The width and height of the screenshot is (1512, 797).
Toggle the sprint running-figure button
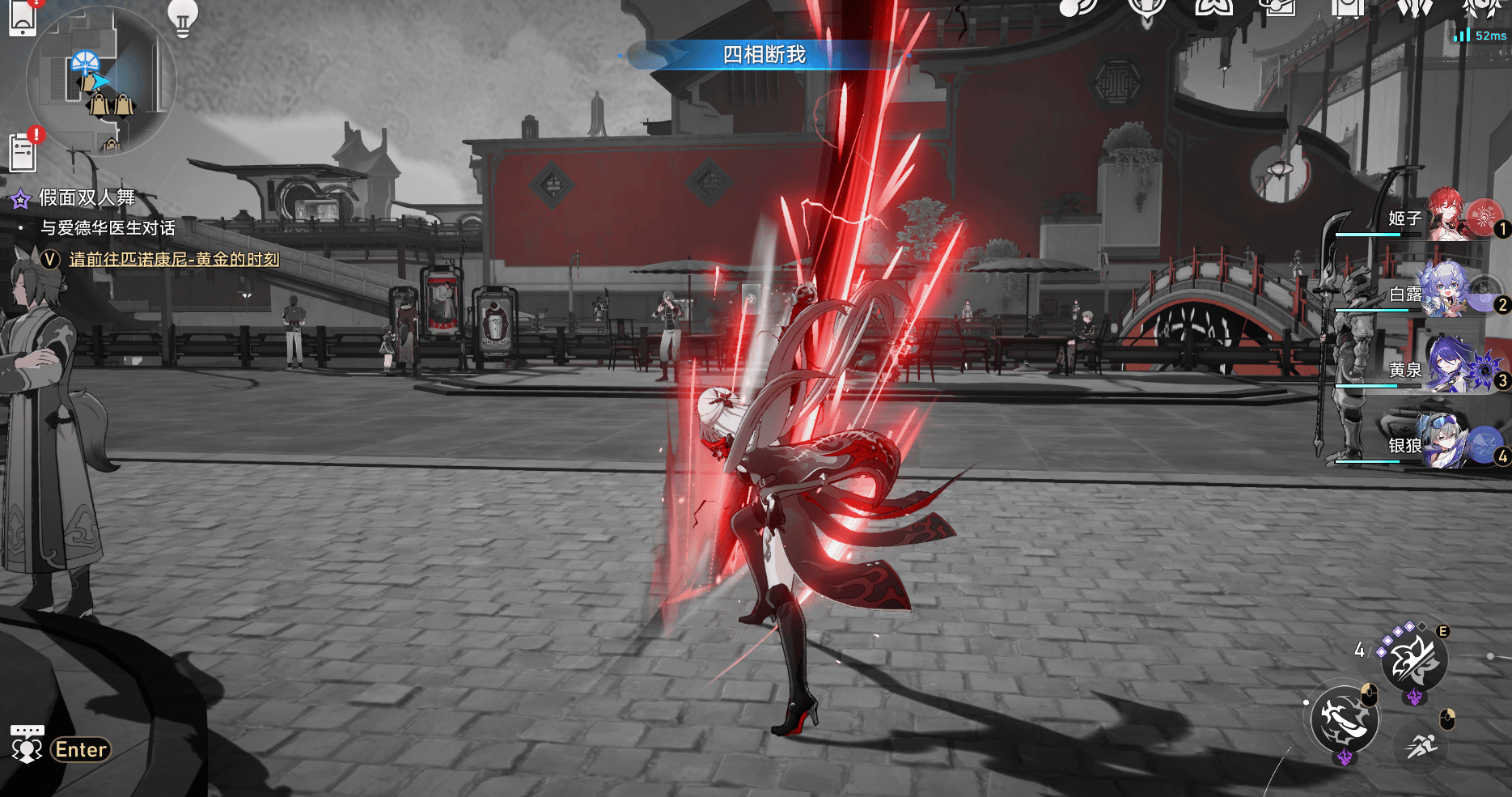pyautogui.click(x=1421, y=745)
